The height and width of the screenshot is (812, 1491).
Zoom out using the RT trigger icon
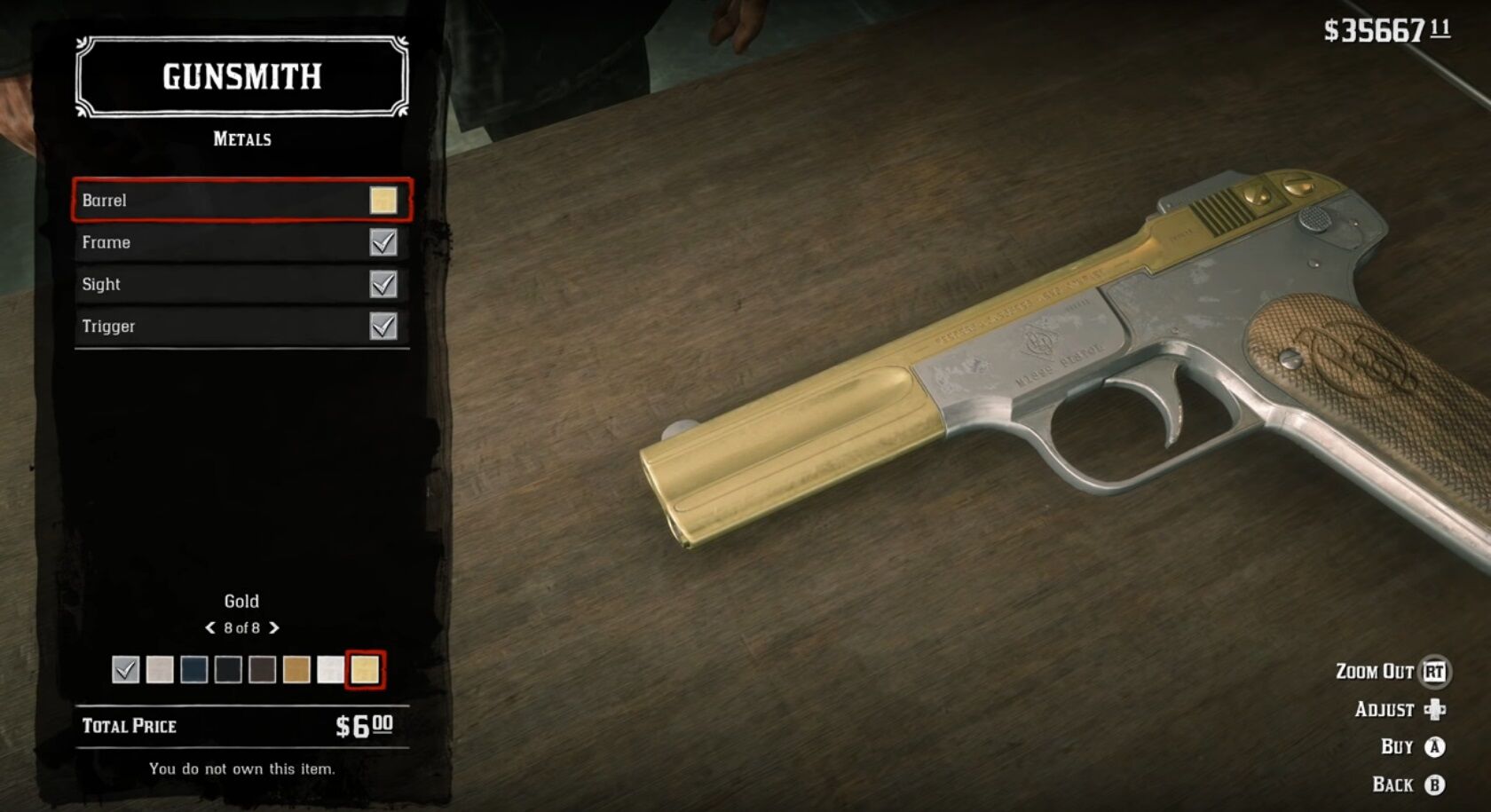pyautogui.click(x=1432, y=673)
